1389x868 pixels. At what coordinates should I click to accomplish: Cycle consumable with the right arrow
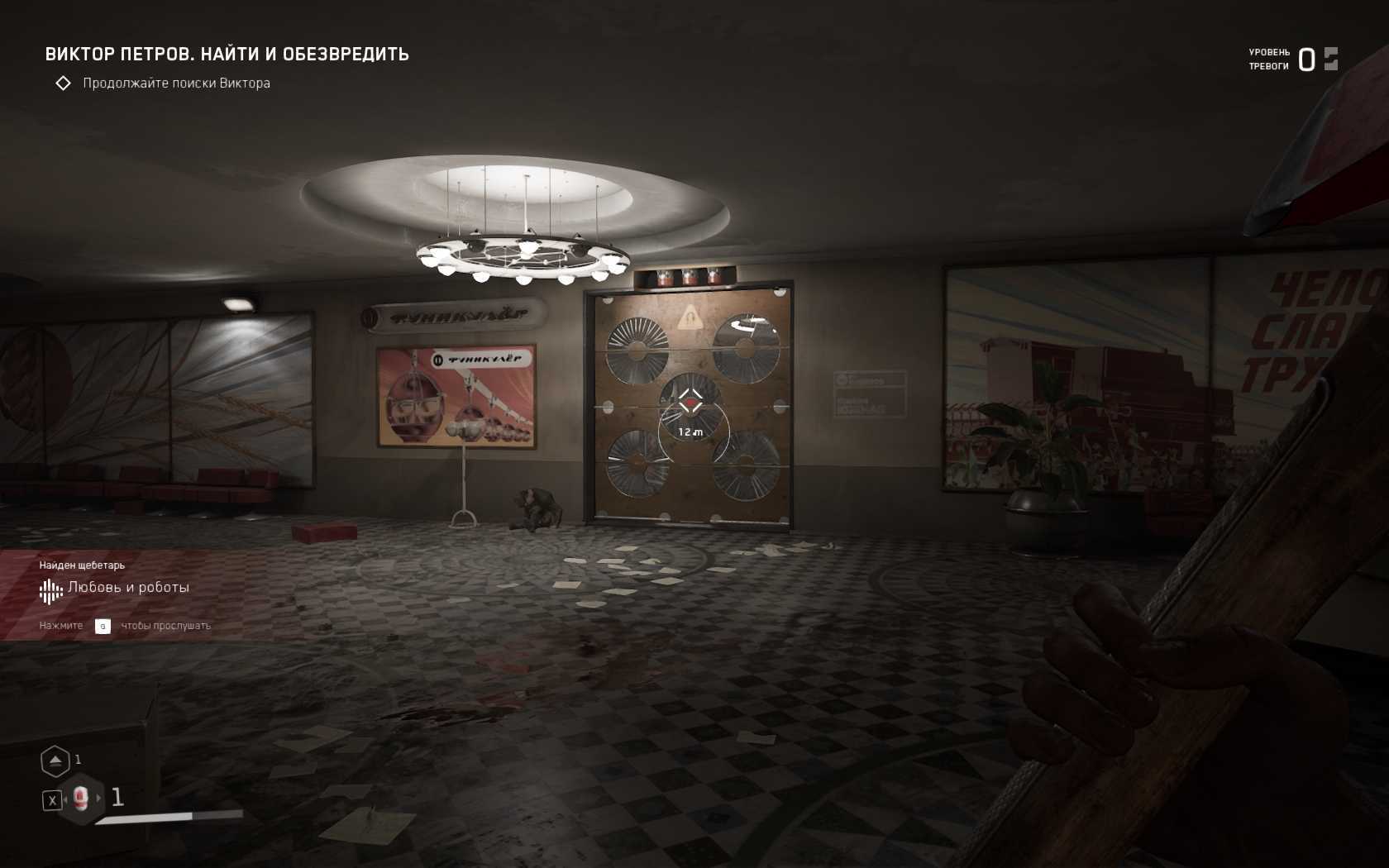99,798
